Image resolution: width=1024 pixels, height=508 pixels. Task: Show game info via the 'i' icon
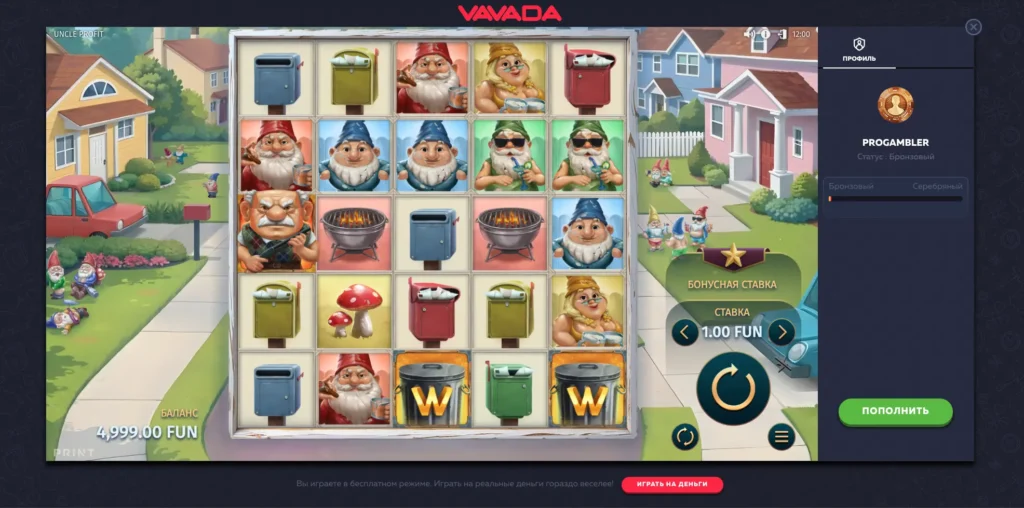pyautogui.click(x=765, y=34)
